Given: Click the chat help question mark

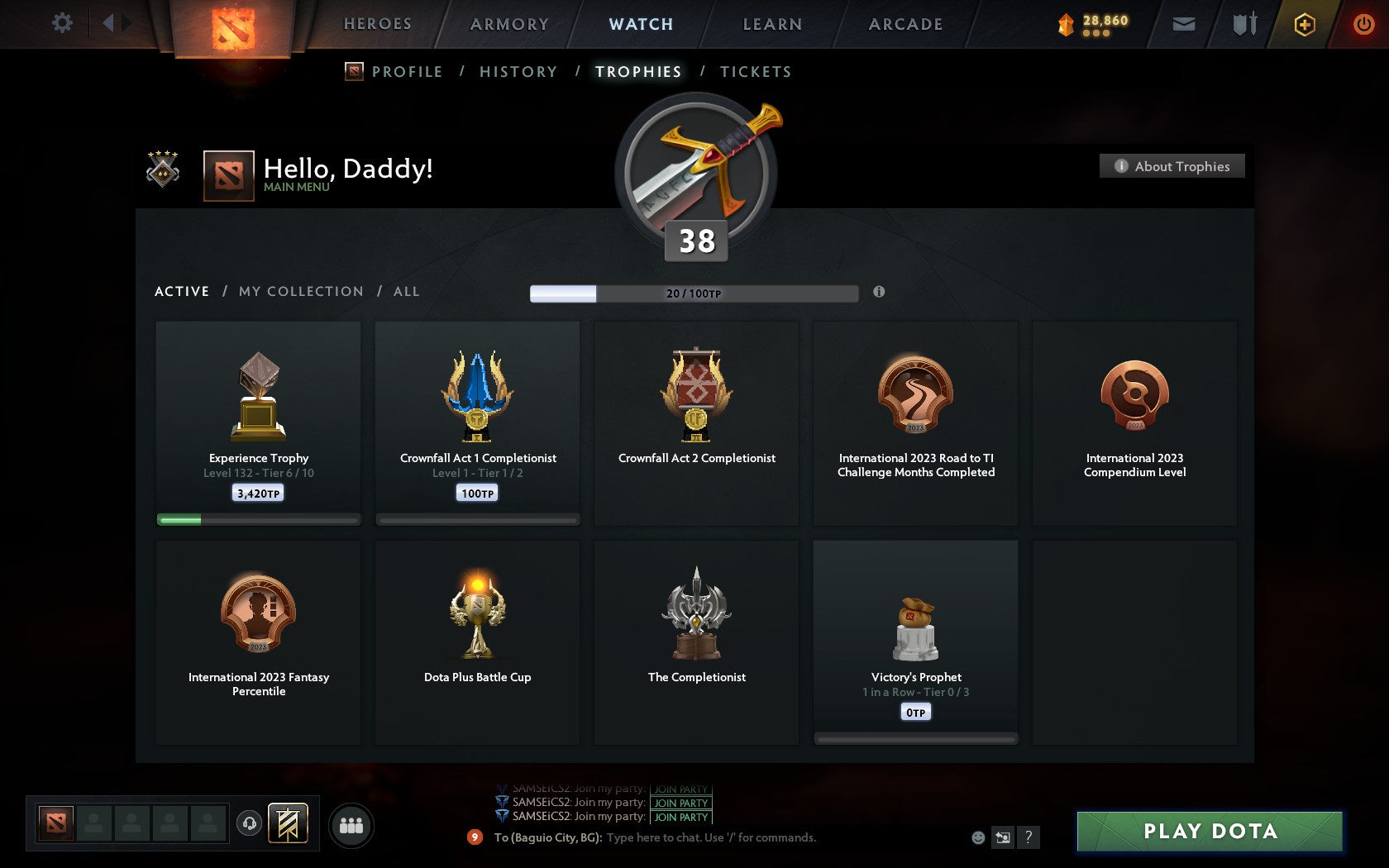Looking at the screenshot, I should point(1029,837).
